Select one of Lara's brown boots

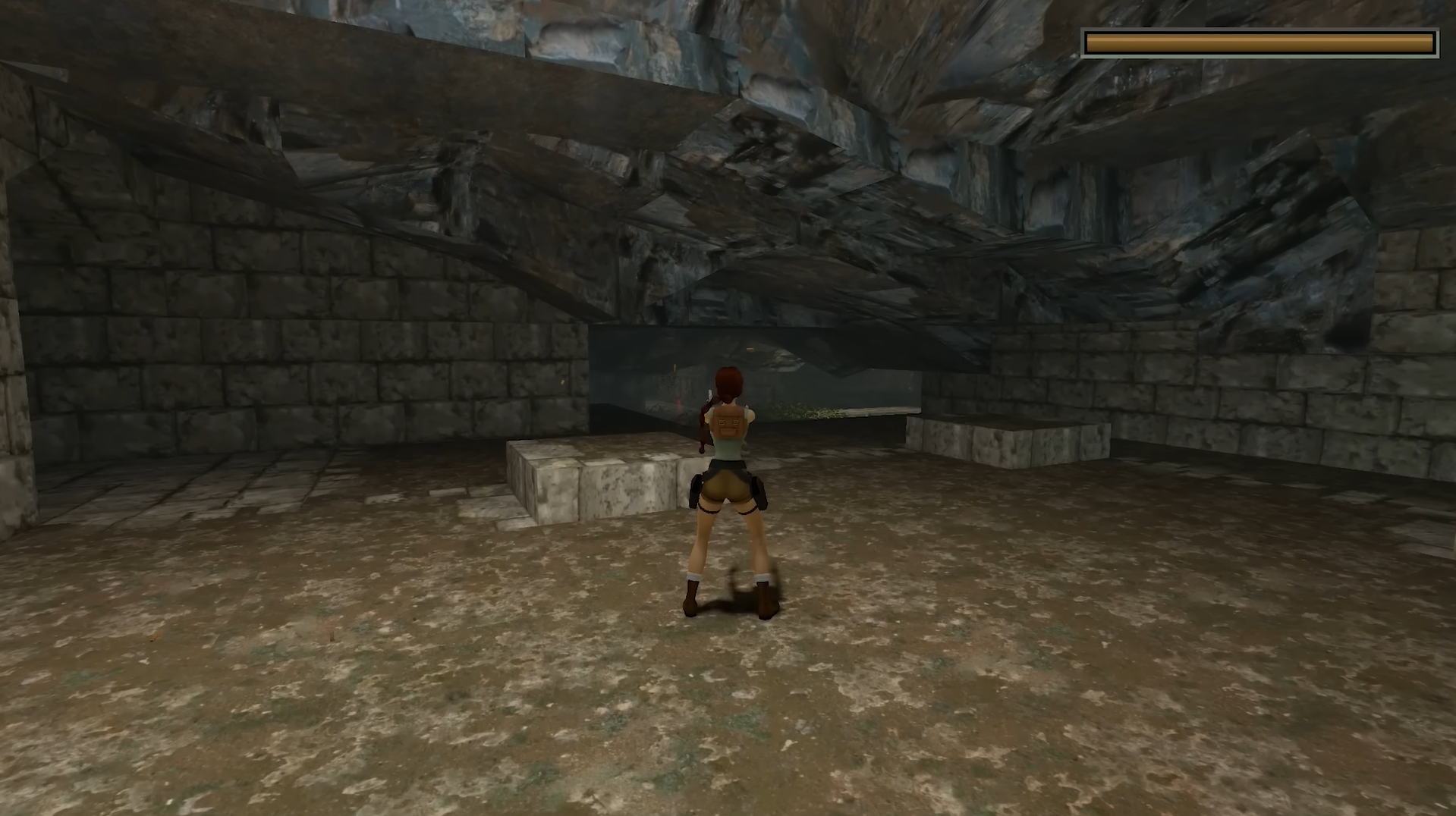point(692,599)
